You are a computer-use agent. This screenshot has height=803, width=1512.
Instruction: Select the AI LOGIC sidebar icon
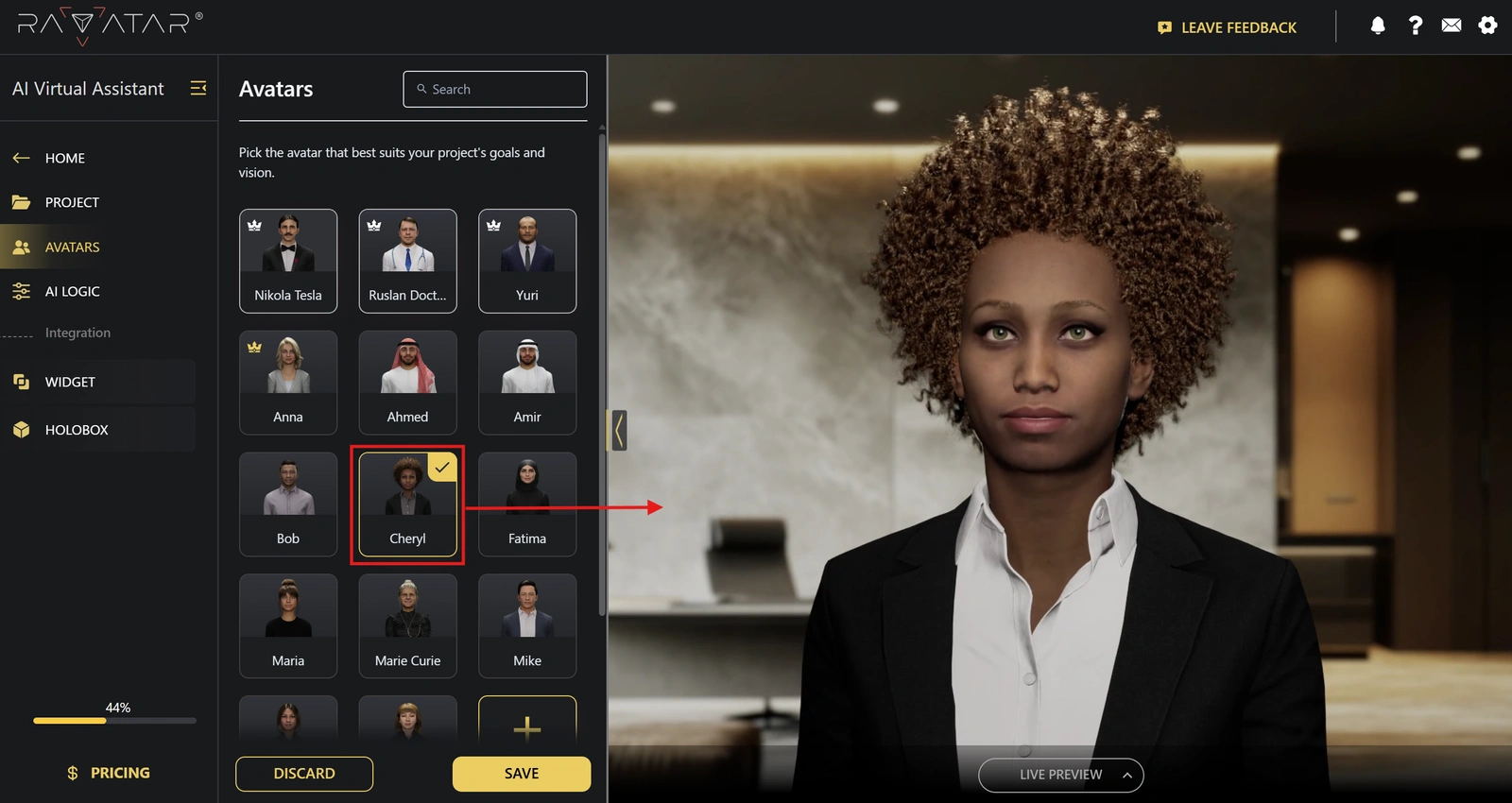(x=21, y=291)
